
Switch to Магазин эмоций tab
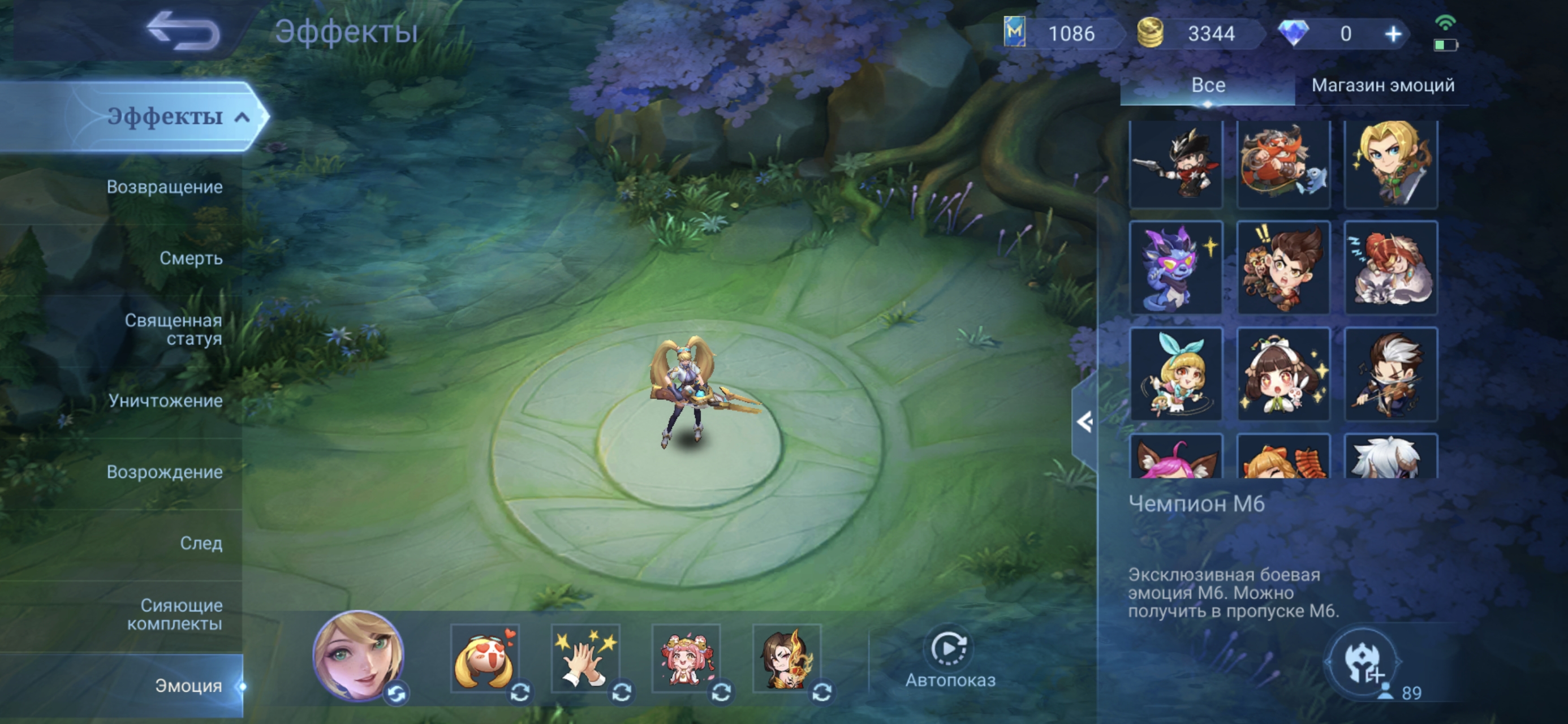click(1382, 85)
